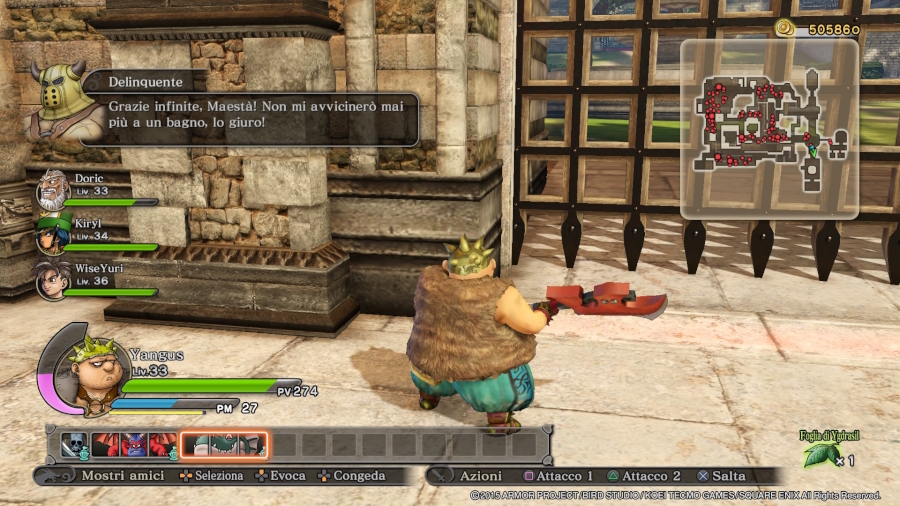This screenshot has width=900, height=506.
Task: Select the skeleton monster slot
Action: [x=74, y=445]
